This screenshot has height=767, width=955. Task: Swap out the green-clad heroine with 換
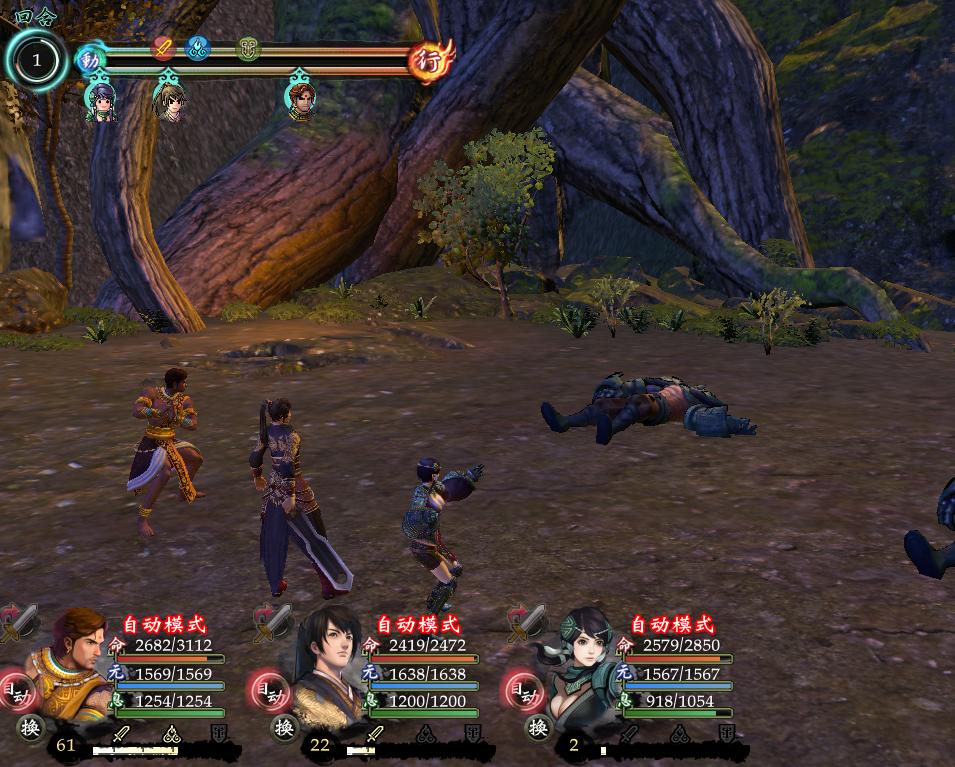[x=539, y=727]
